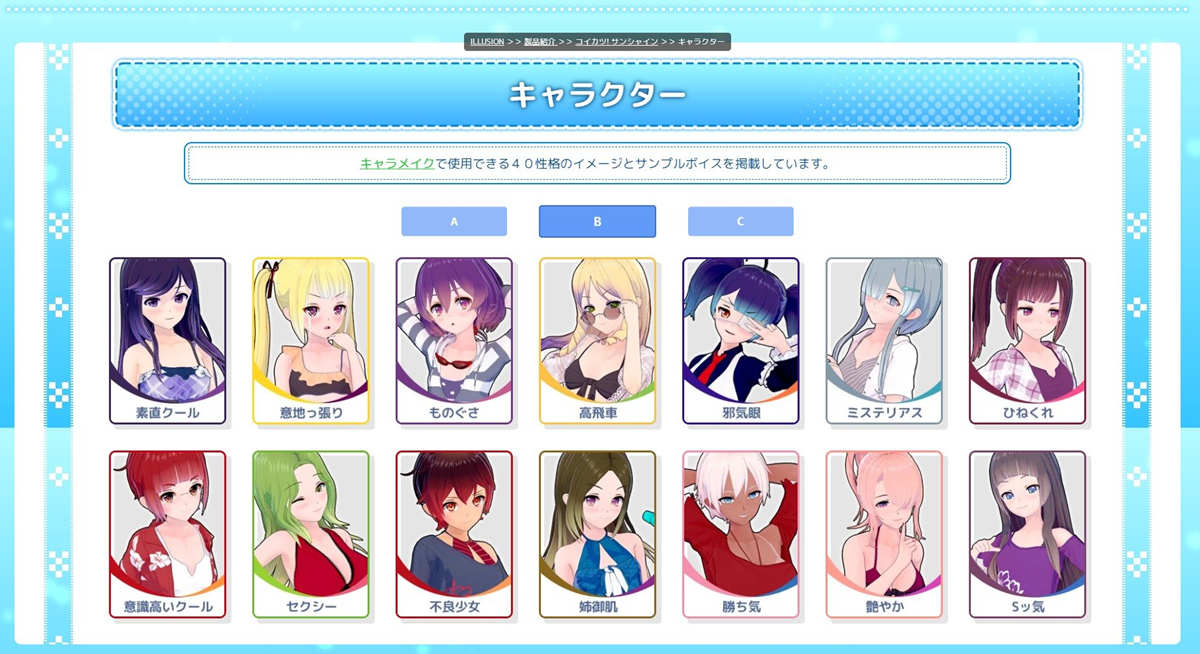The width and height of the screenshot is (1200, 654).
Task: Select the 勝ち気 character card
Action: (x=741, y=533)
